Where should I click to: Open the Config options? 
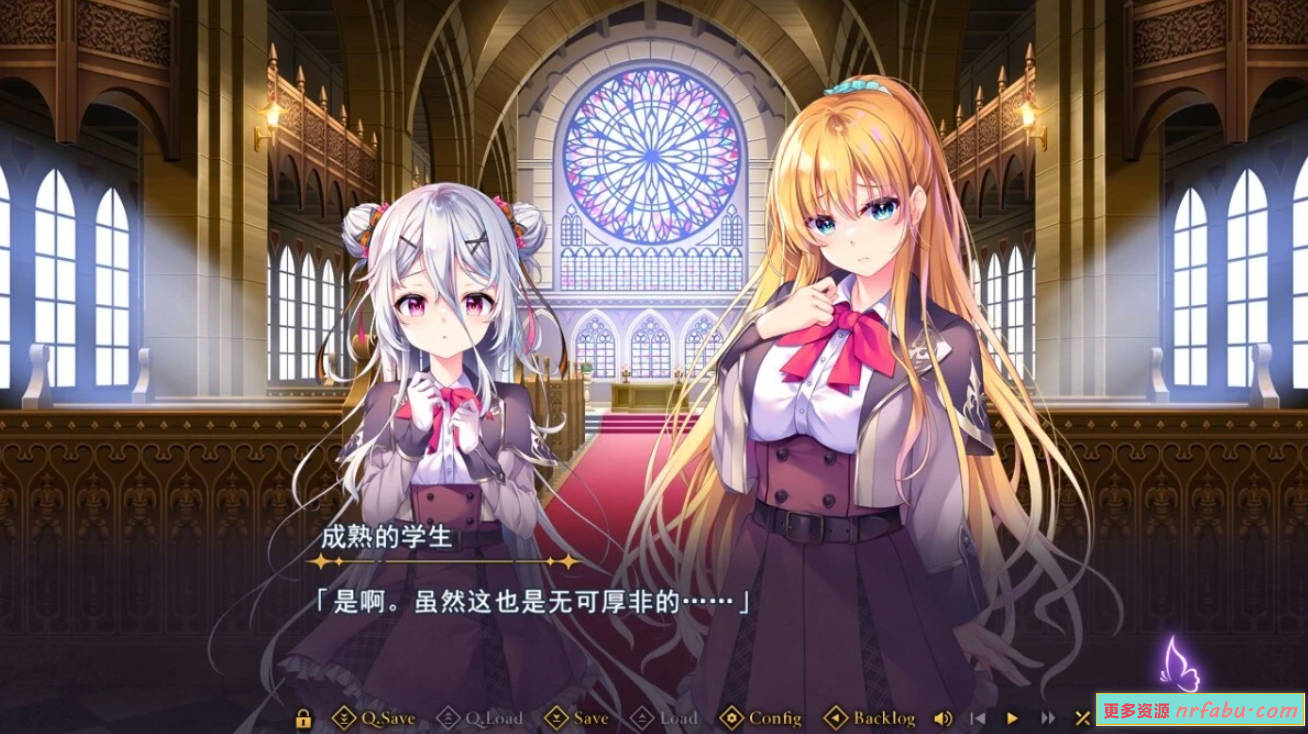coord(775,717)
